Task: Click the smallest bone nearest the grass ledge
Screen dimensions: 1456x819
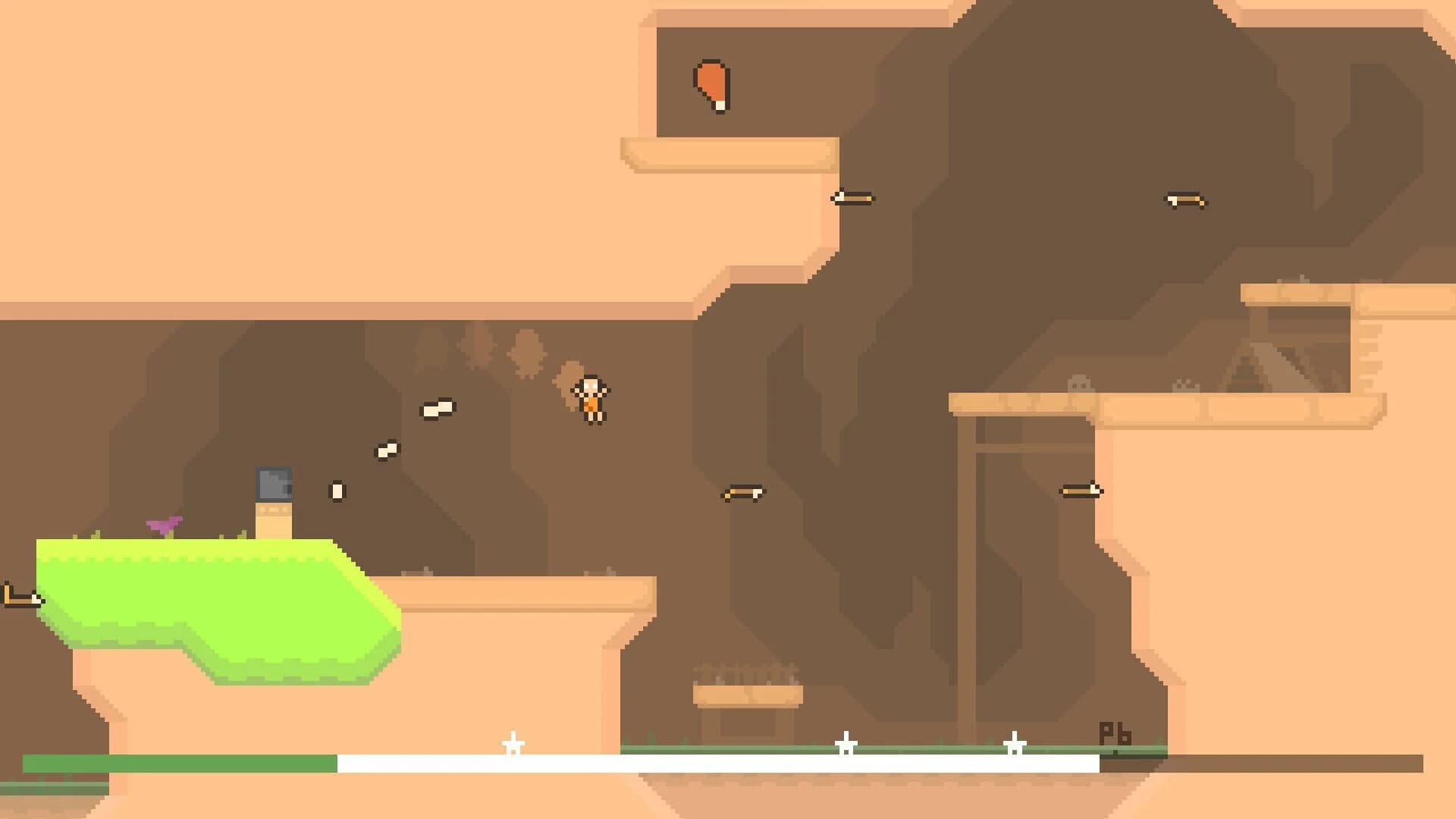Action: click(337, 491)
